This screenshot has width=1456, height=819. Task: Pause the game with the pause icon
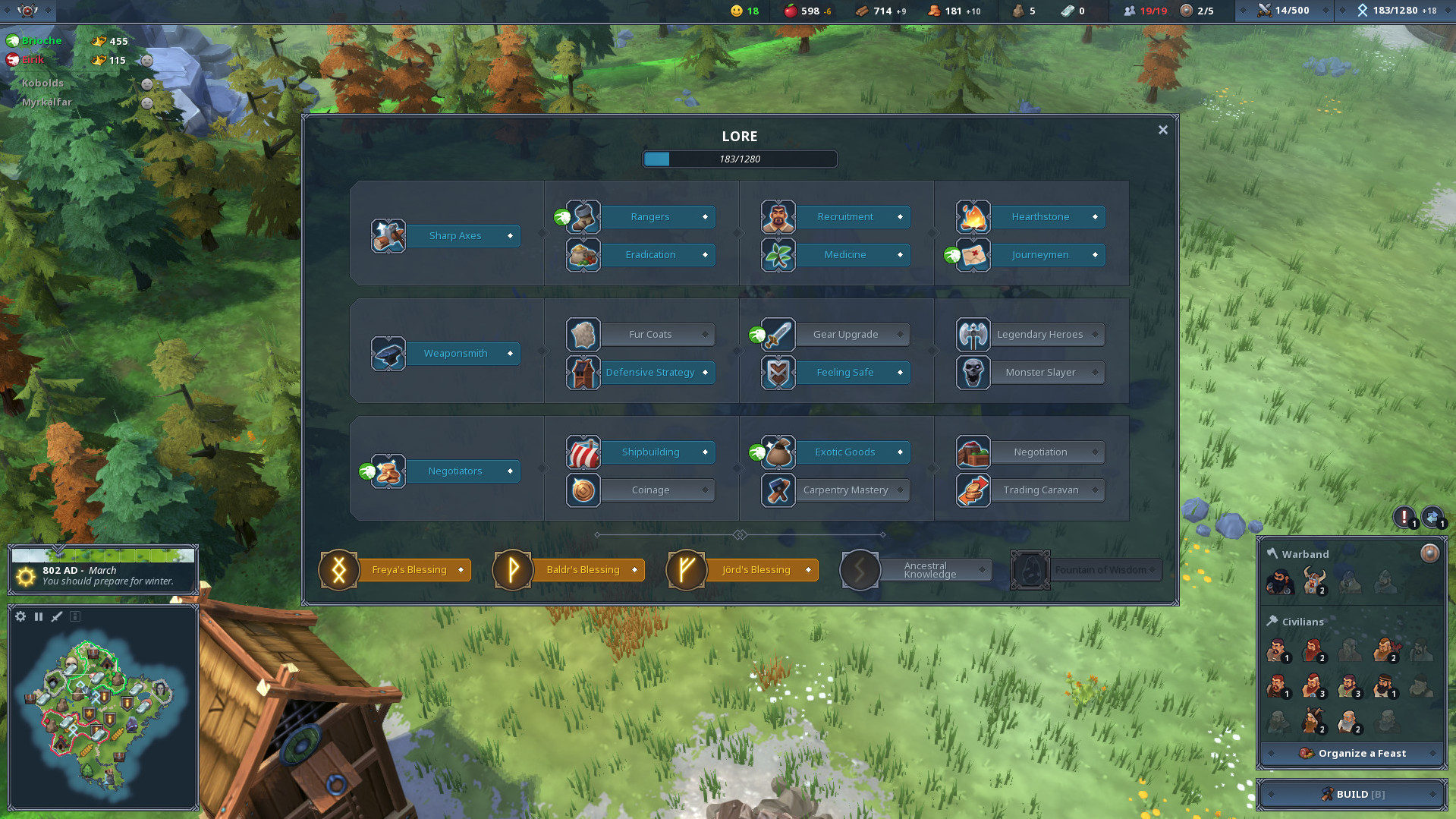[39, 616]
